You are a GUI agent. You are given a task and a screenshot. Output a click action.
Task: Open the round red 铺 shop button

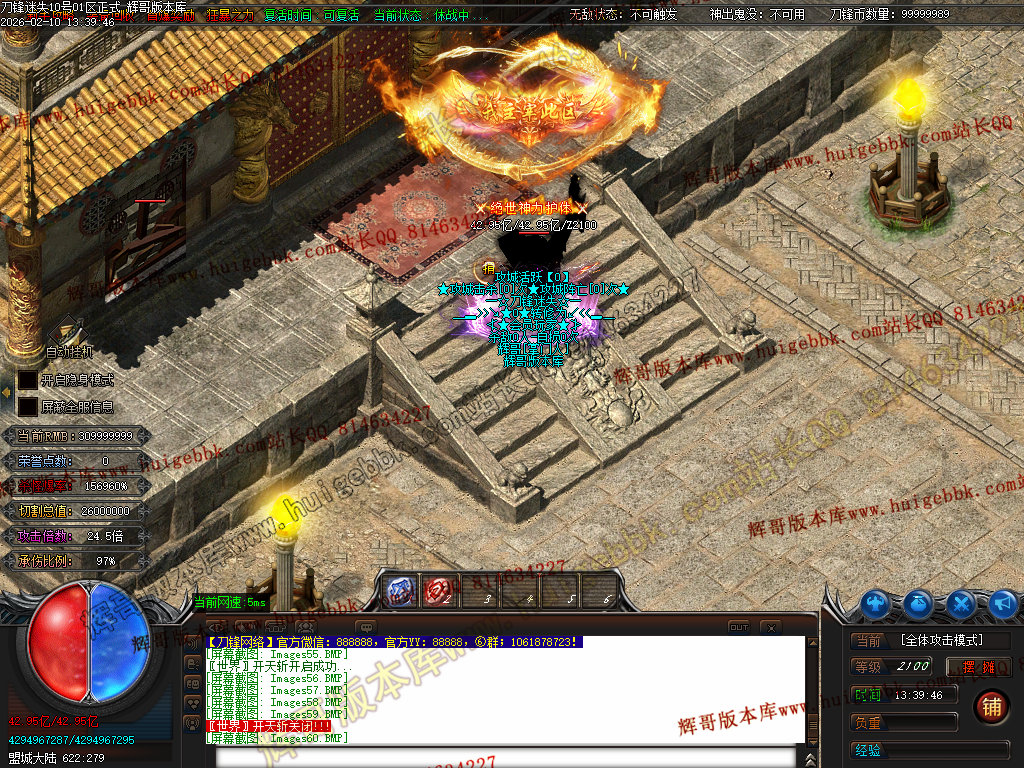[991, 705]
